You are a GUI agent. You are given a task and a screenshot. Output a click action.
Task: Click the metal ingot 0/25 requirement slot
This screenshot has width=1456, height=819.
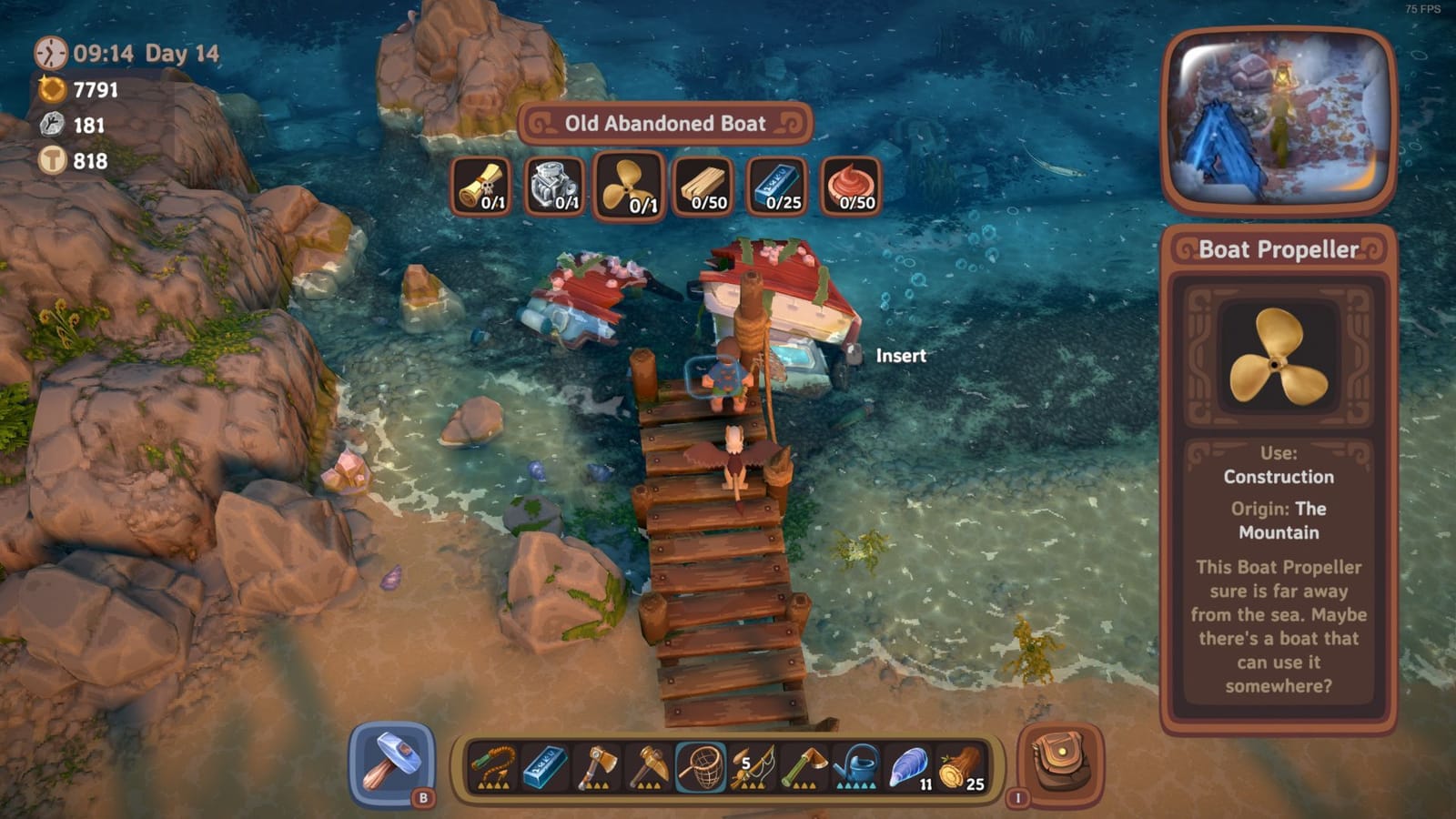point(779,187)
